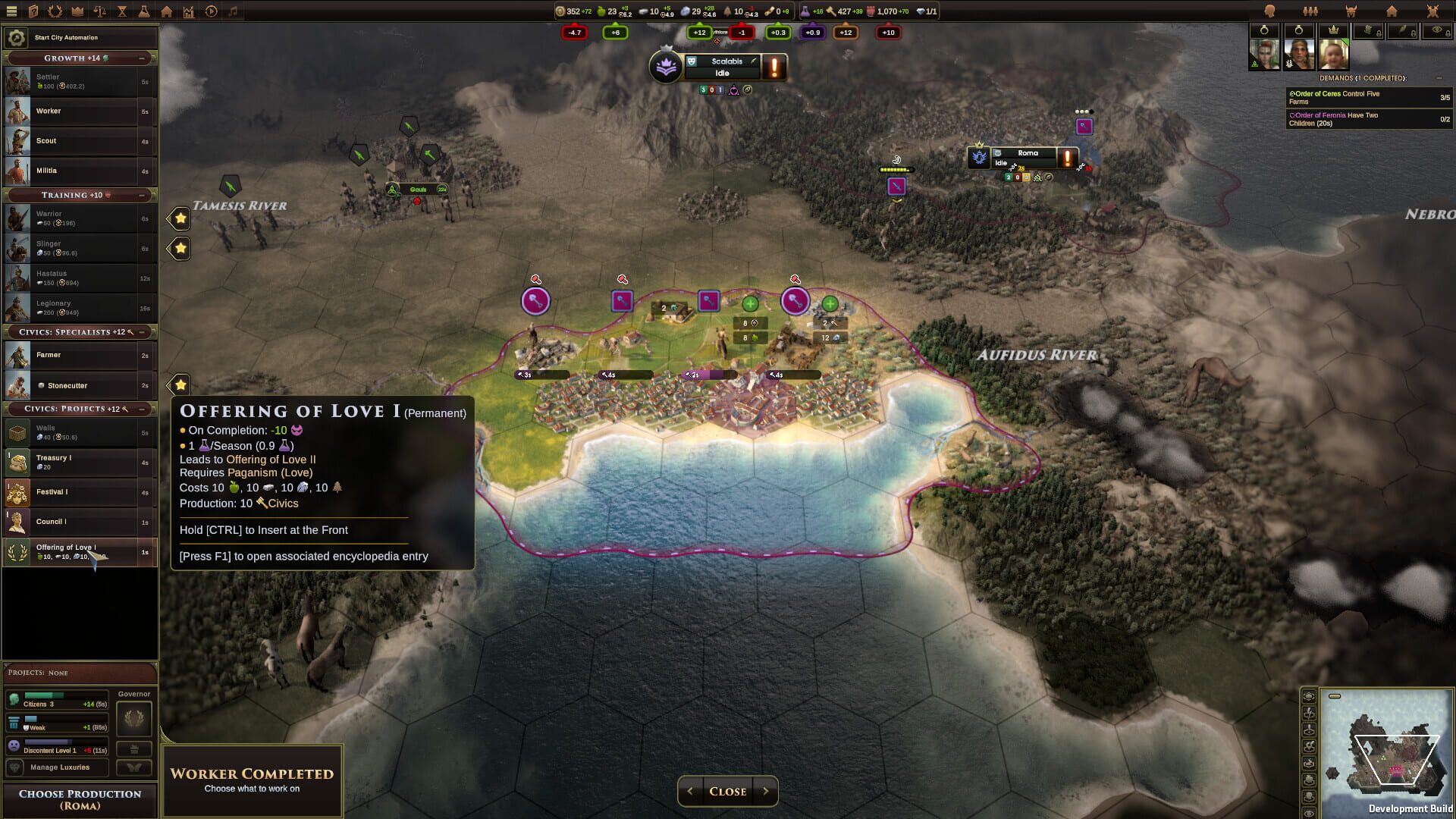Click the music note icon in top toolbar

click(232, 11)
